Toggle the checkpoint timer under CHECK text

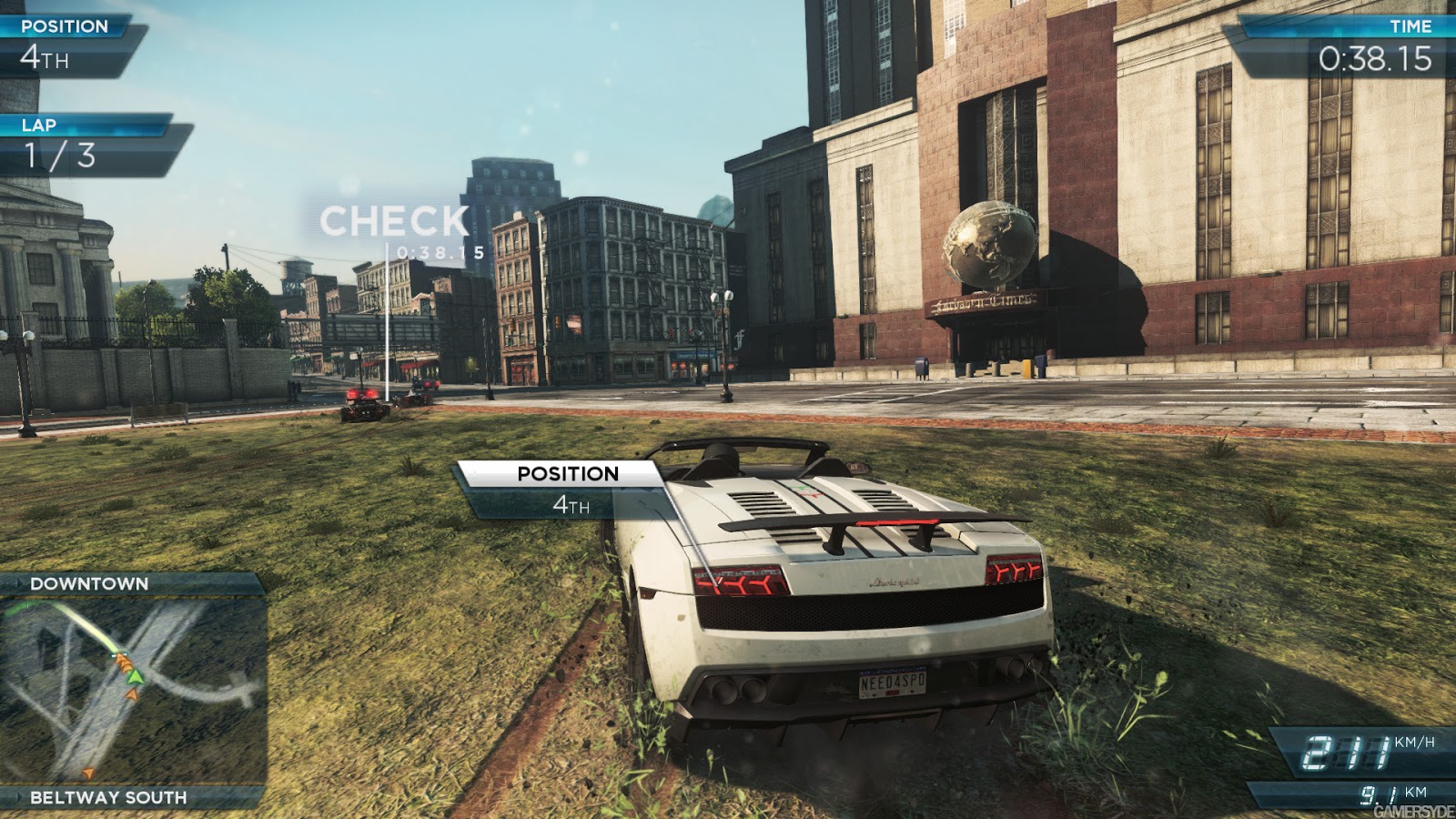tap(439, 250)
